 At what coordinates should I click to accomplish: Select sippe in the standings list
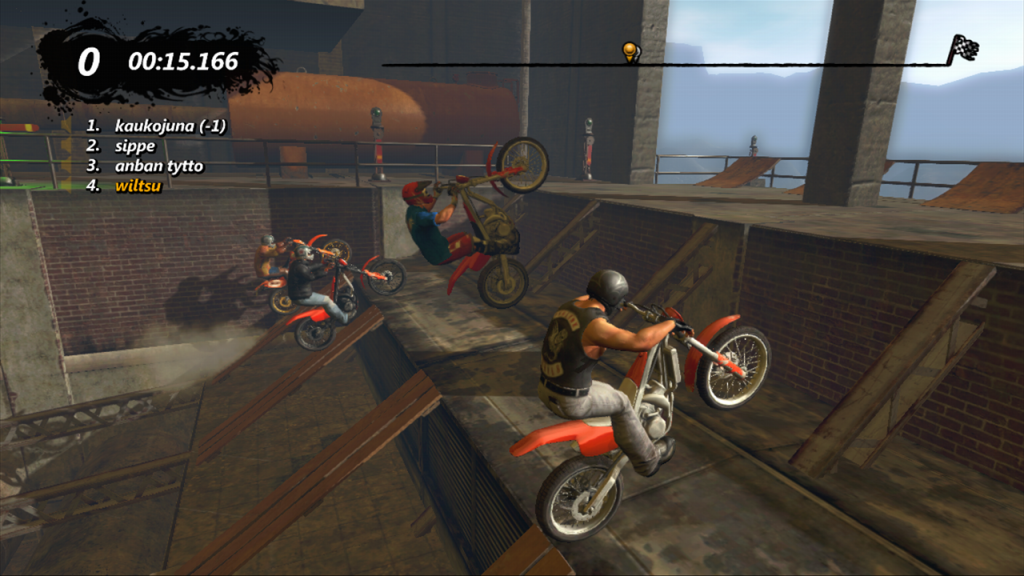(134, 146)
